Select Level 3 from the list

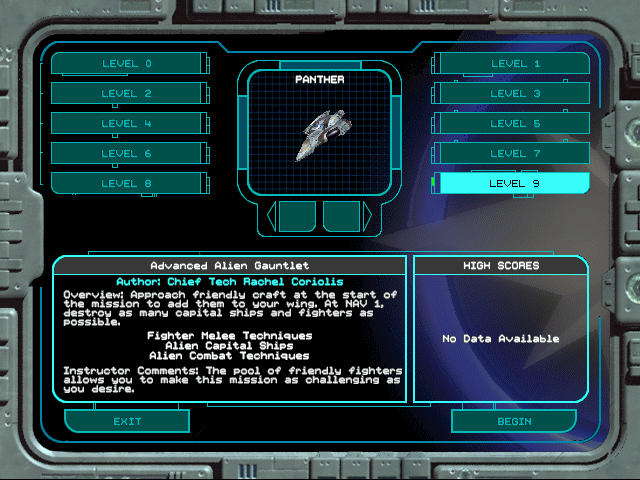tap(515, 94)
